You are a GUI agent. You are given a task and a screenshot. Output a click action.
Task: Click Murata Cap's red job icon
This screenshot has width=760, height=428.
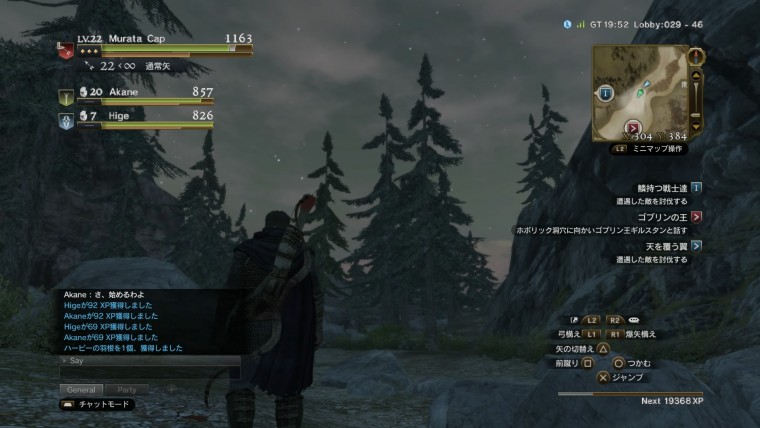click(x=65, y=52)
